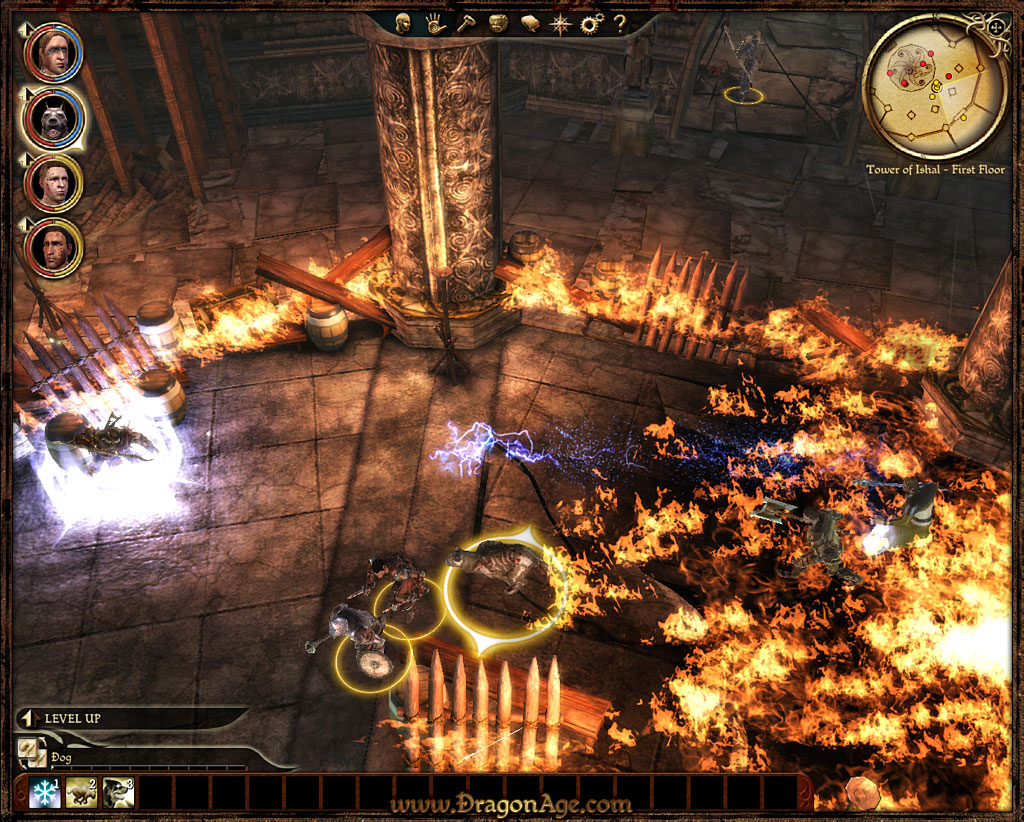Open the gears options menu
The image size is (1024, 822).
click(x=591, y=24)
